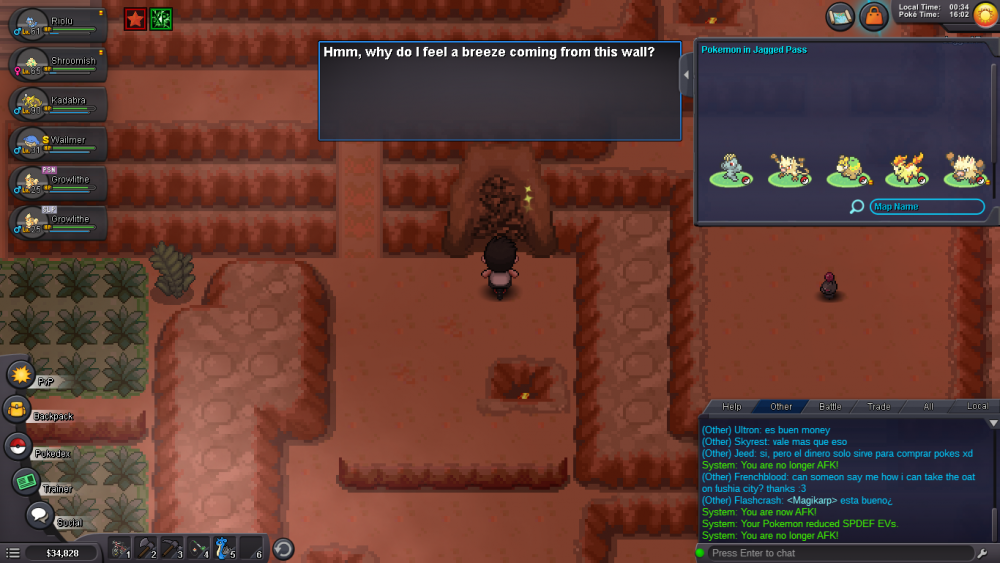Open the map scroll icon

[840, 16]
